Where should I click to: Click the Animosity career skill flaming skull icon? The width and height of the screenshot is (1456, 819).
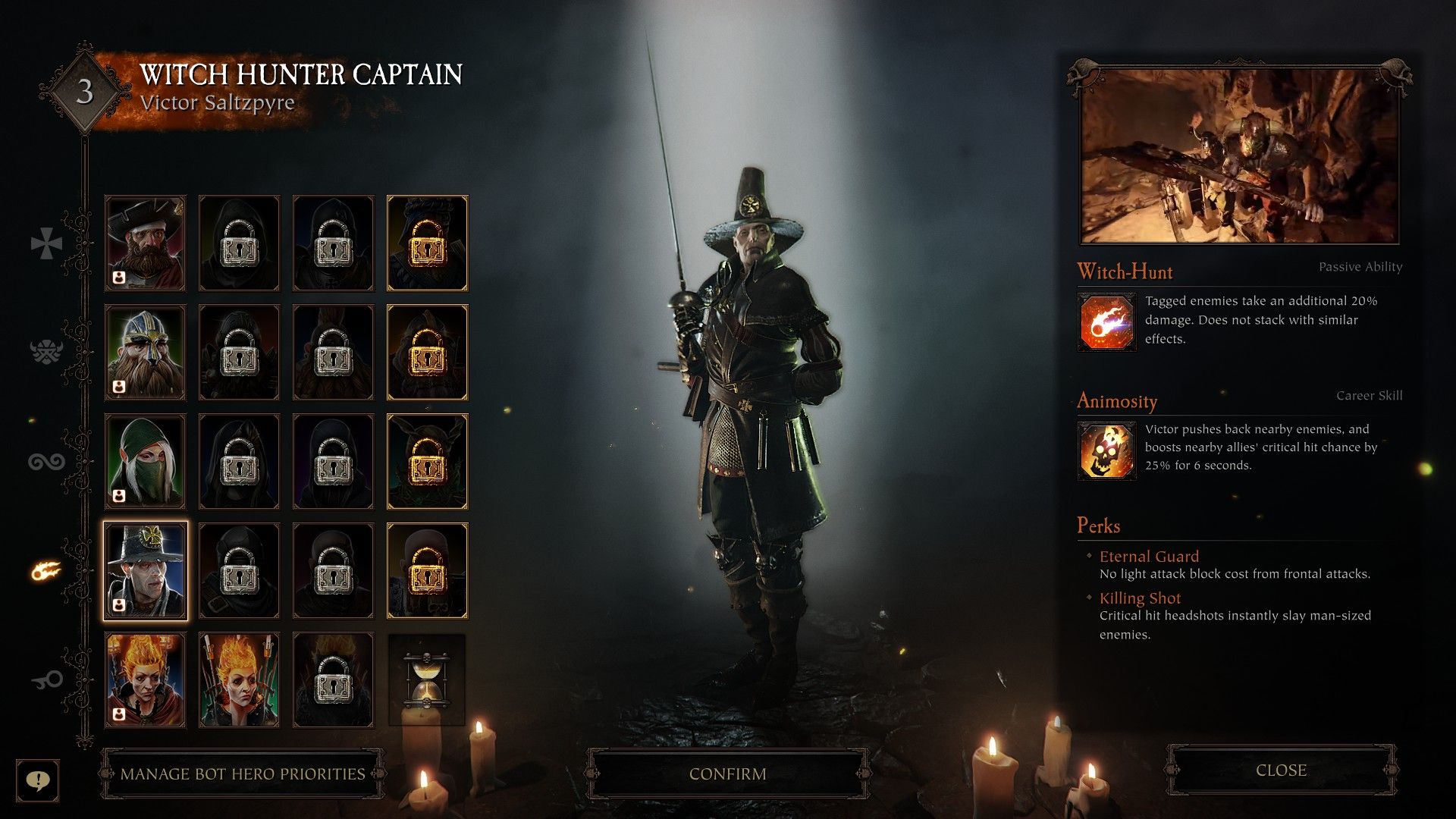pos(1106,450)
